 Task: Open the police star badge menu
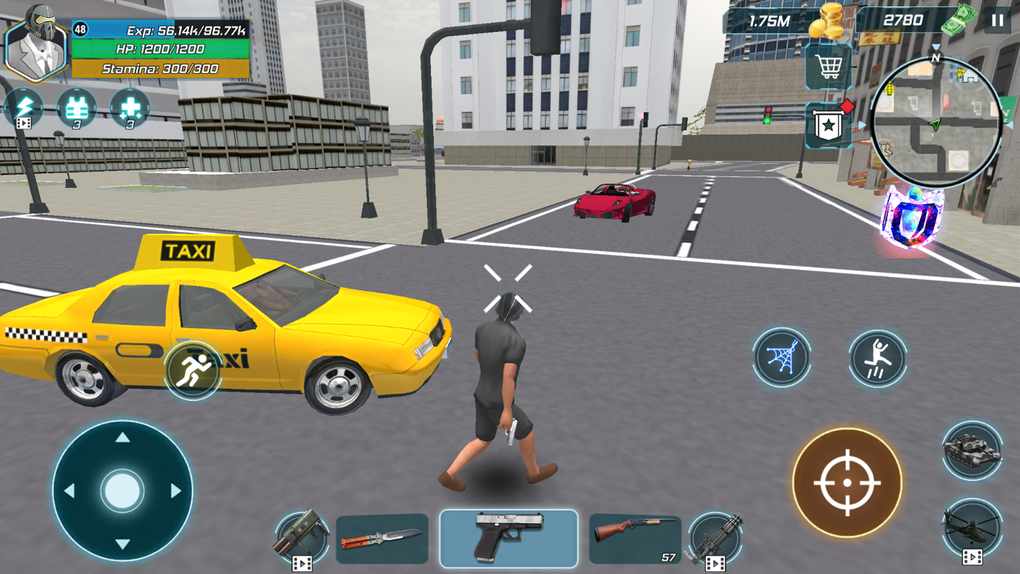tap(828, 125)
